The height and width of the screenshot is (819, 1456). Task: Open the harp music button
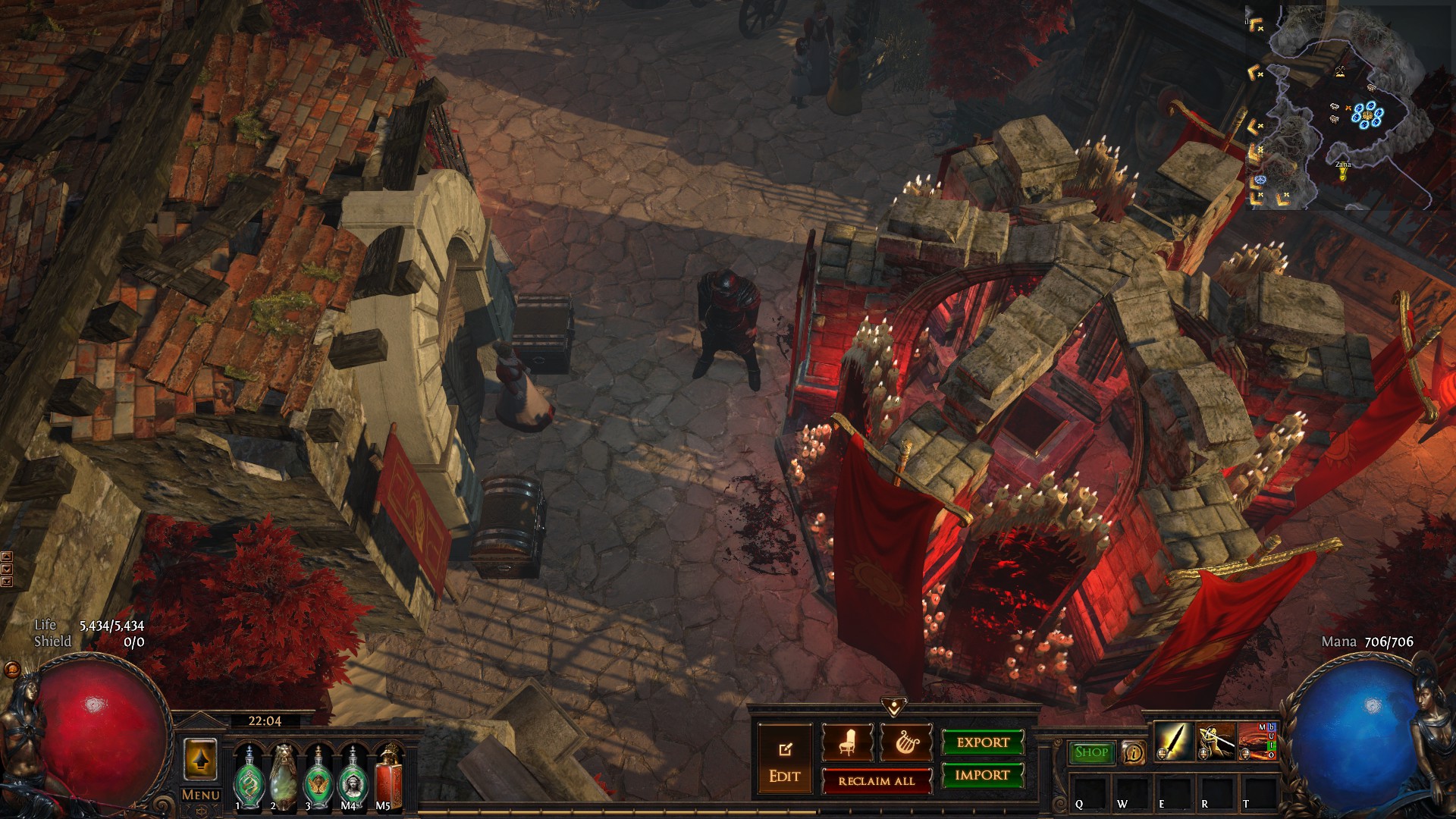pos(905,742)
